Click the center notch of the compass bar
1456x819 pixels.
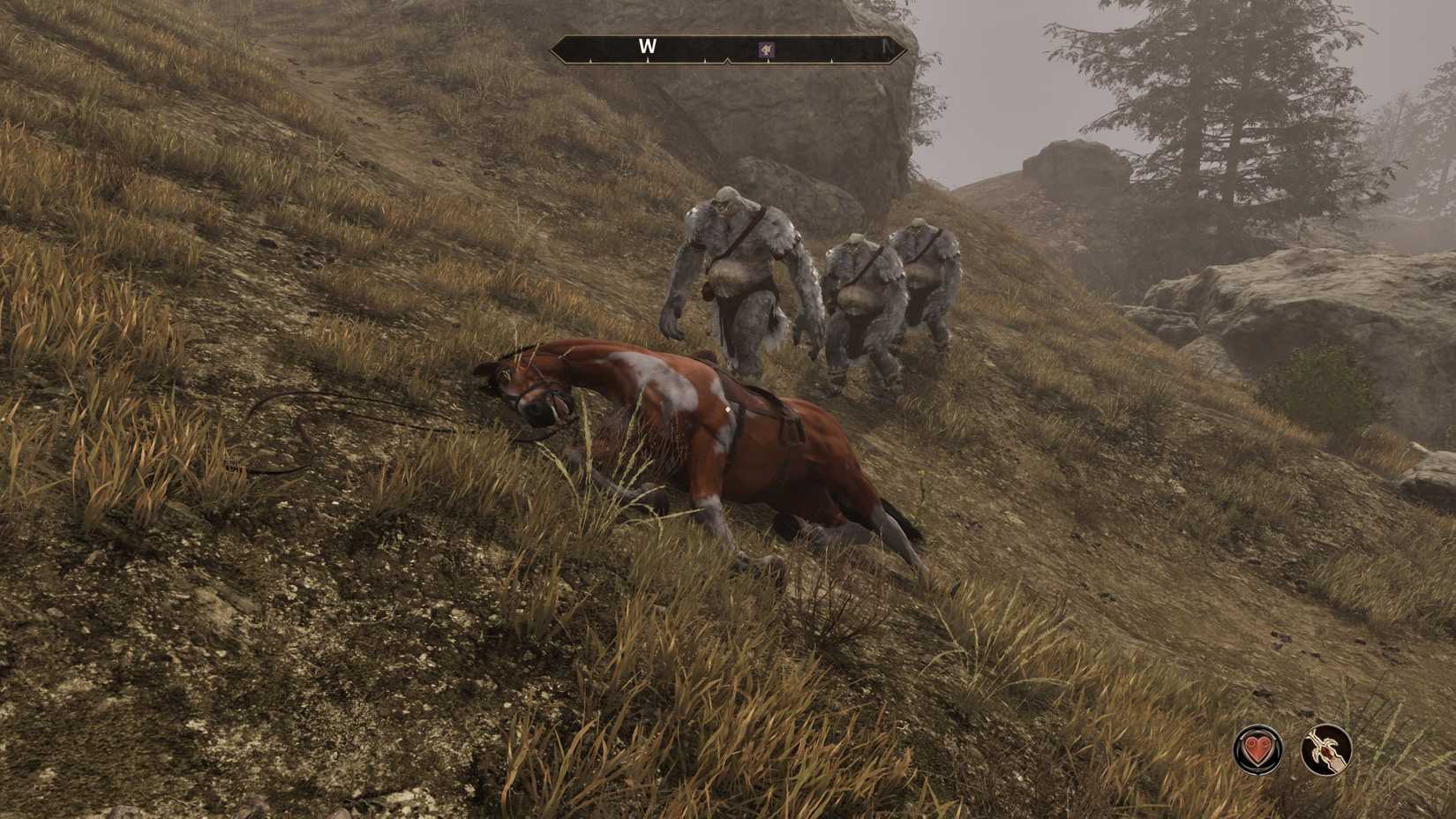[729, 60]
